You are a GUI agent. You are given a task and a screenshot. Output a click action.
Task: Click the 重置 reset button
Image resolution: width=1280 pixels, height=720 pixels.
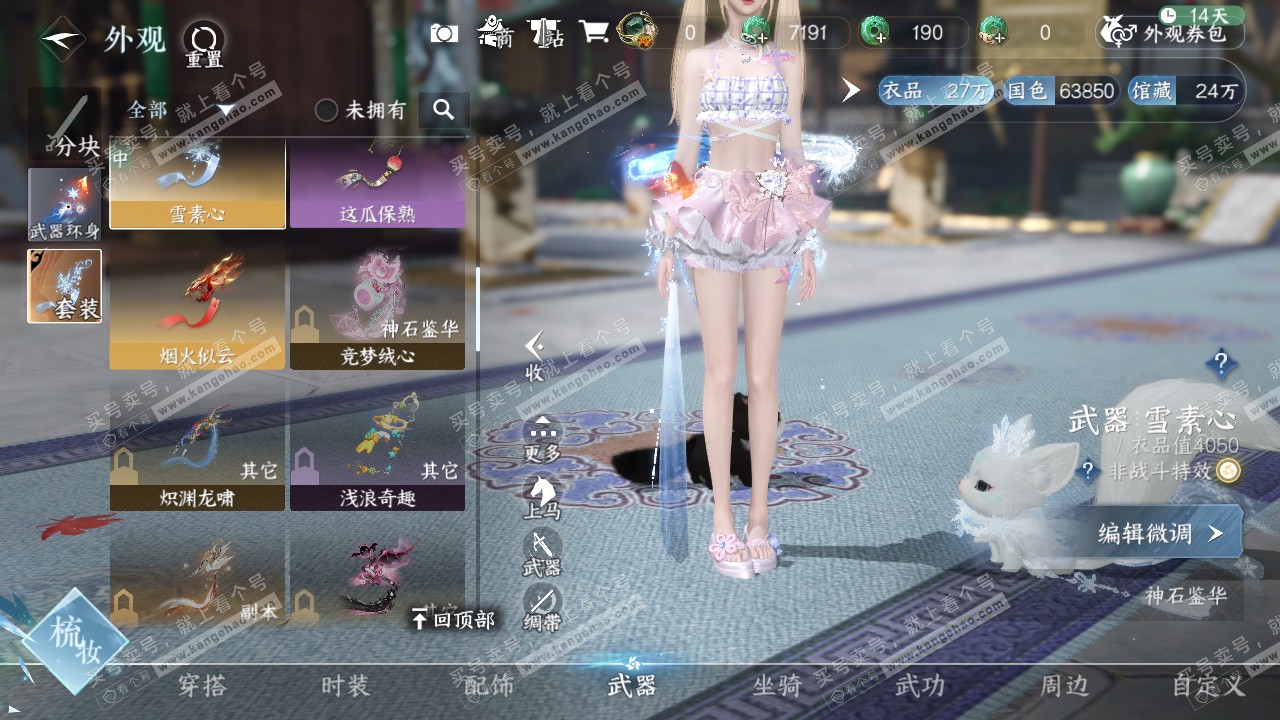pyautogui.click(x=203, y=44)
